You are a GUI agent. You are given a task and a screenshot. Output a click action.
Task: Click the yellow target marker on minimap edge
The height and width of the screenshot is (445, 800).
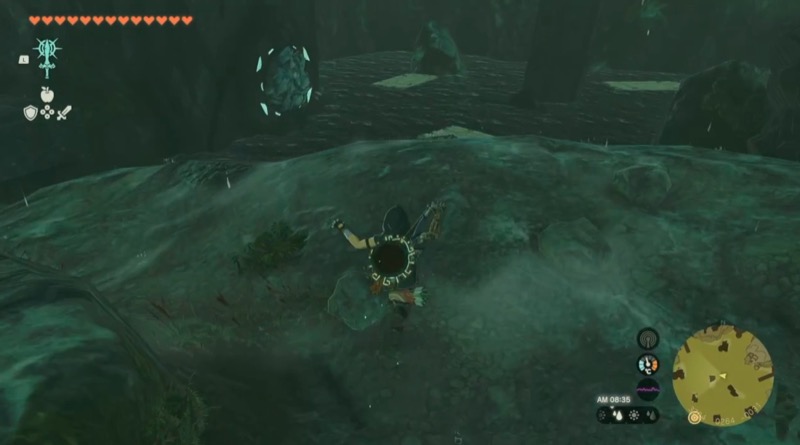(x=694, y=416)
